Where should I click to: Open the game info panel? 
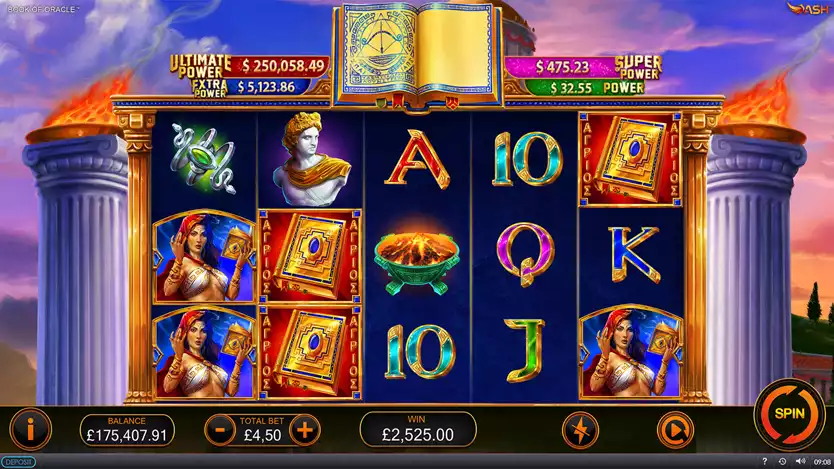coord(32,430)
